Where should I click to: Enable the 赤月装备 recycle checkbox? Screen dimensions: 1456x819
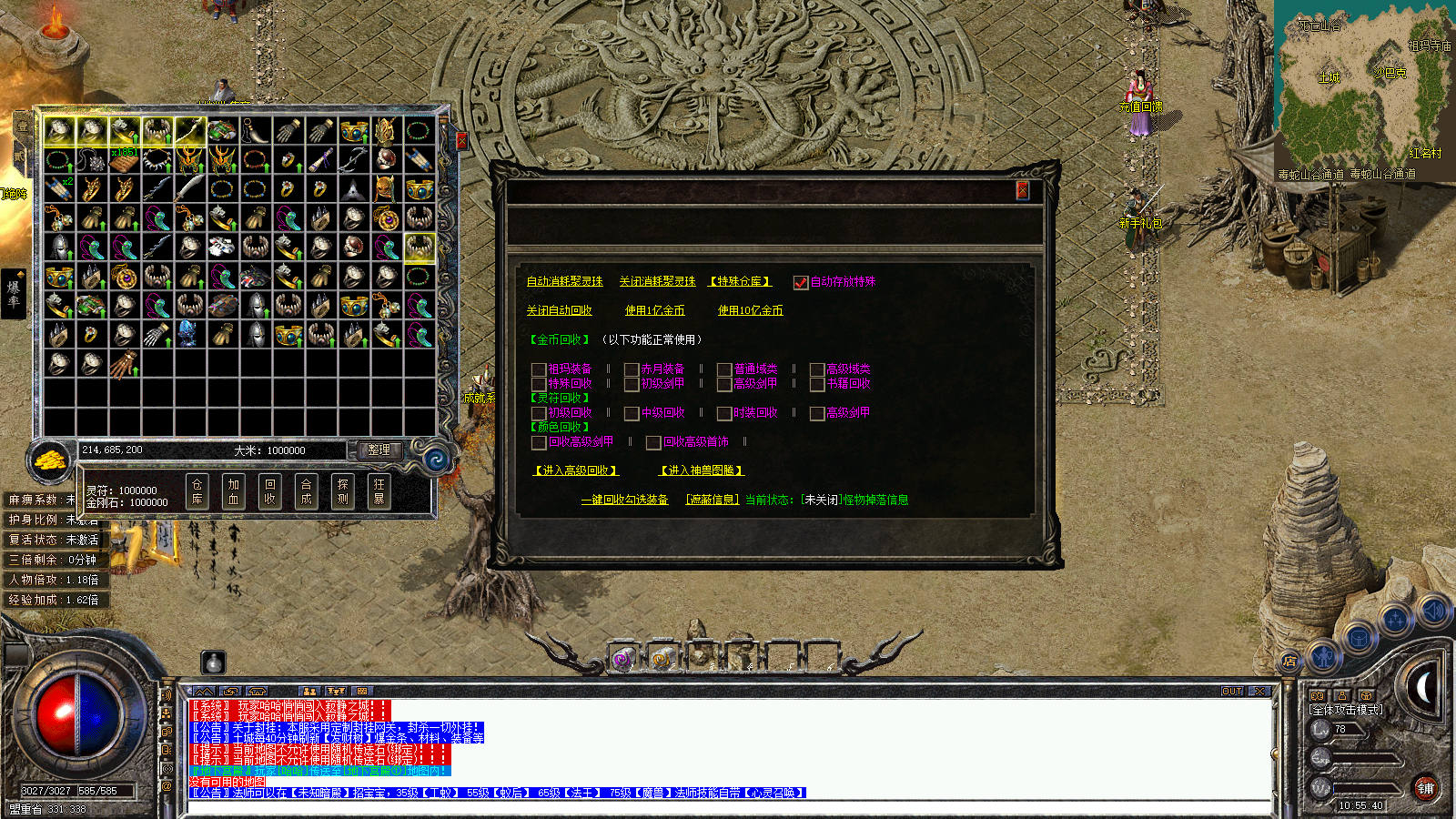632,369
